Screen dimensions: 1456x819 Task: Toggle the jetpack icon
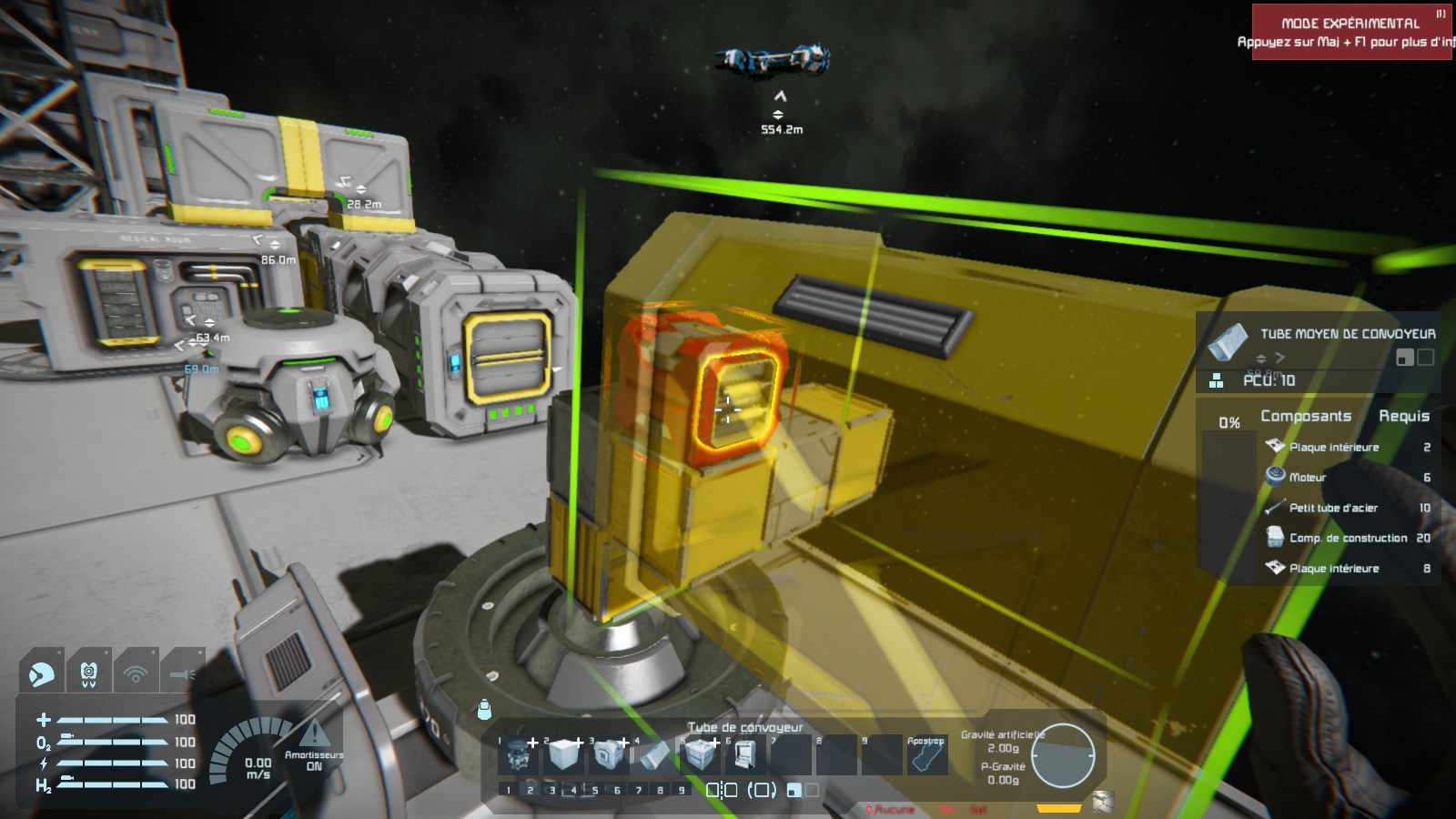click(88, 673)
